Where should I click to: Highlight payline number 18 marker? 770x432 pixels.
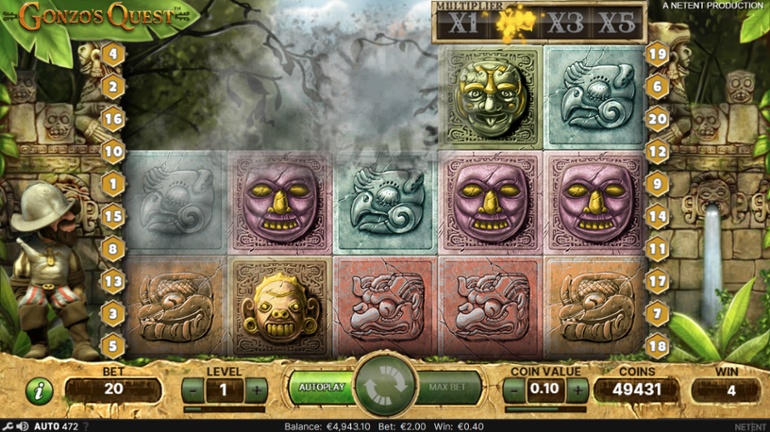[x=657, y=346]
